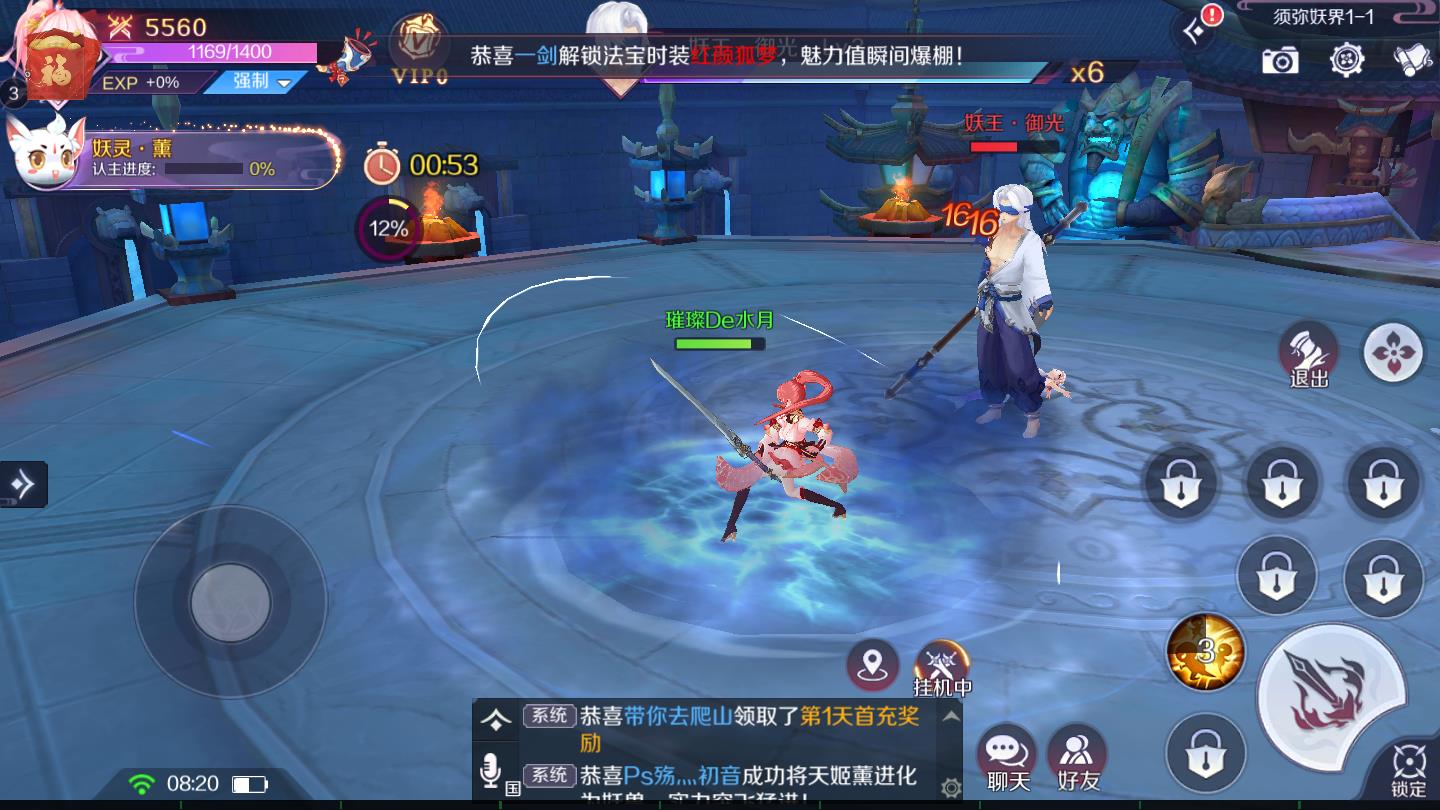Open the settings gear in the top-right corner
The width and height of the screenshot is (1440, 810).
coord(1348,62)
